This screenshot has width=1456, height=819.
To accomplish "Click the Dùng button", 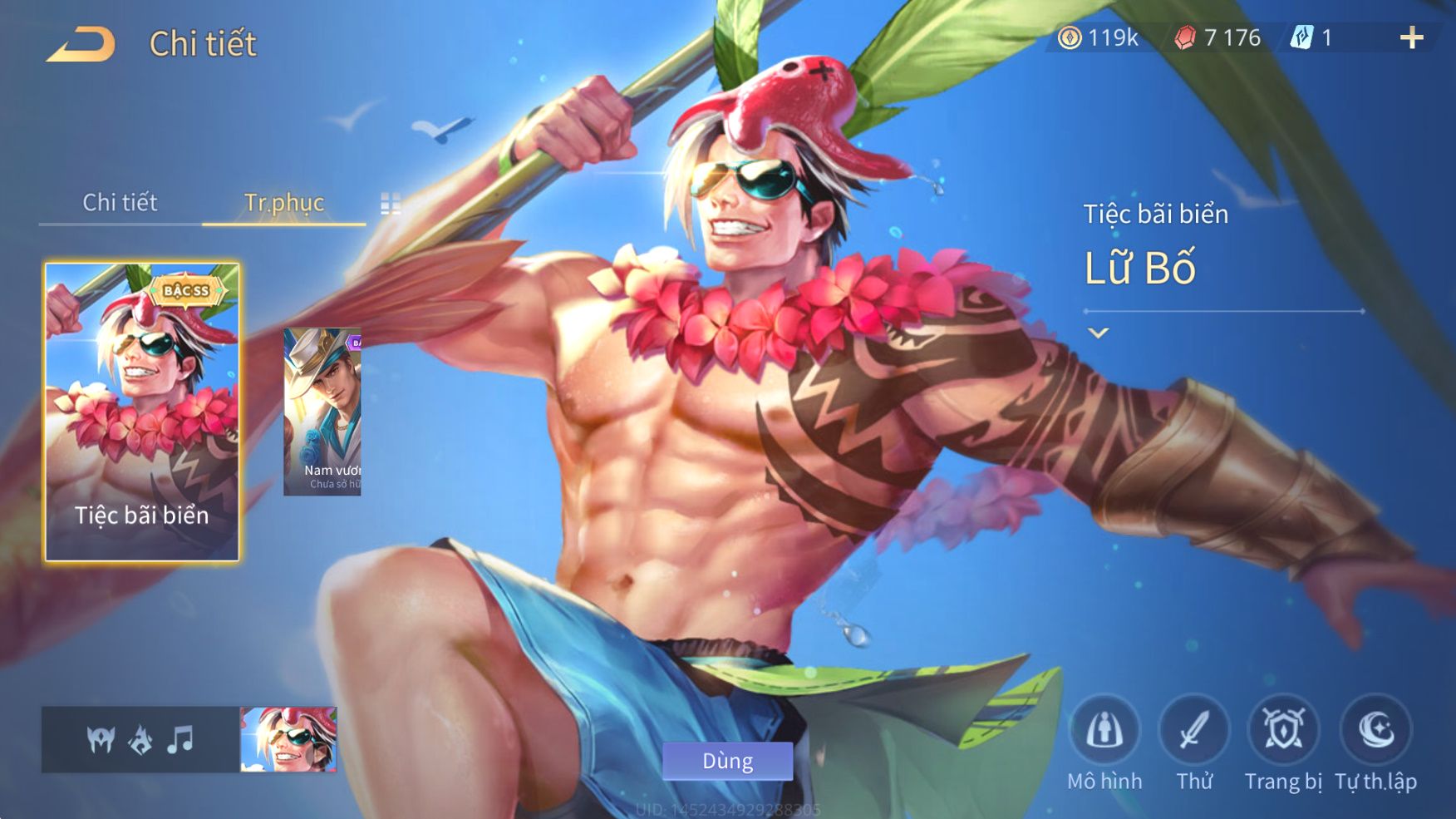I will tap(727, 761).
